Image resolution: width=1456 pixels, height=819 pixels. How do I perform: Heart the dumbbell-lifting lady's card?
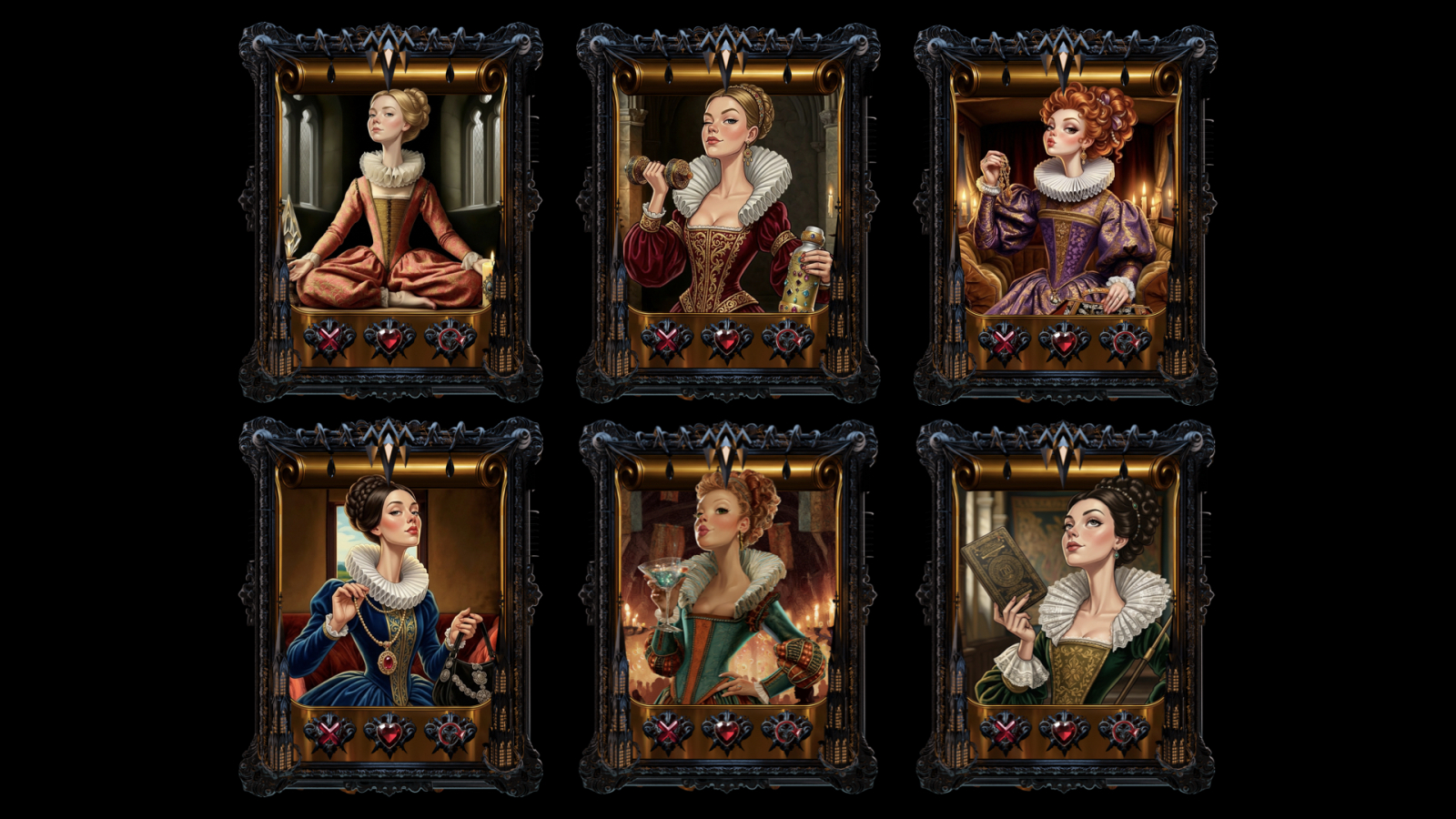tap(727, 341)
